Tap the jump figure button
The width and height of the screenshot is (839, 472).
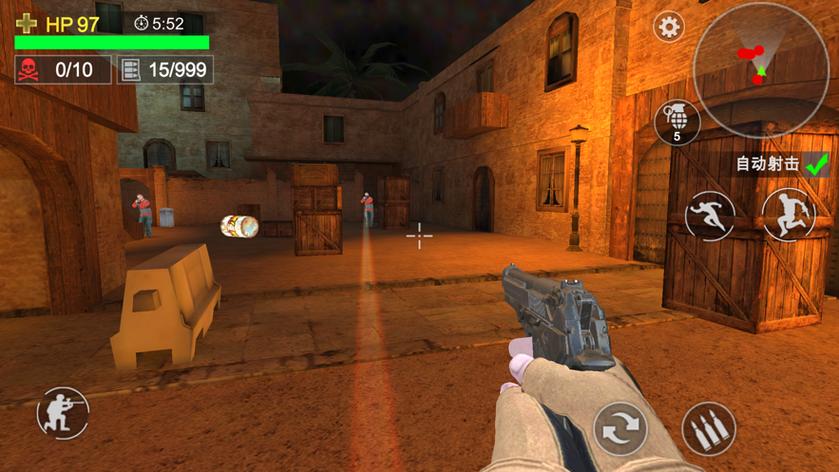[788, 214]
